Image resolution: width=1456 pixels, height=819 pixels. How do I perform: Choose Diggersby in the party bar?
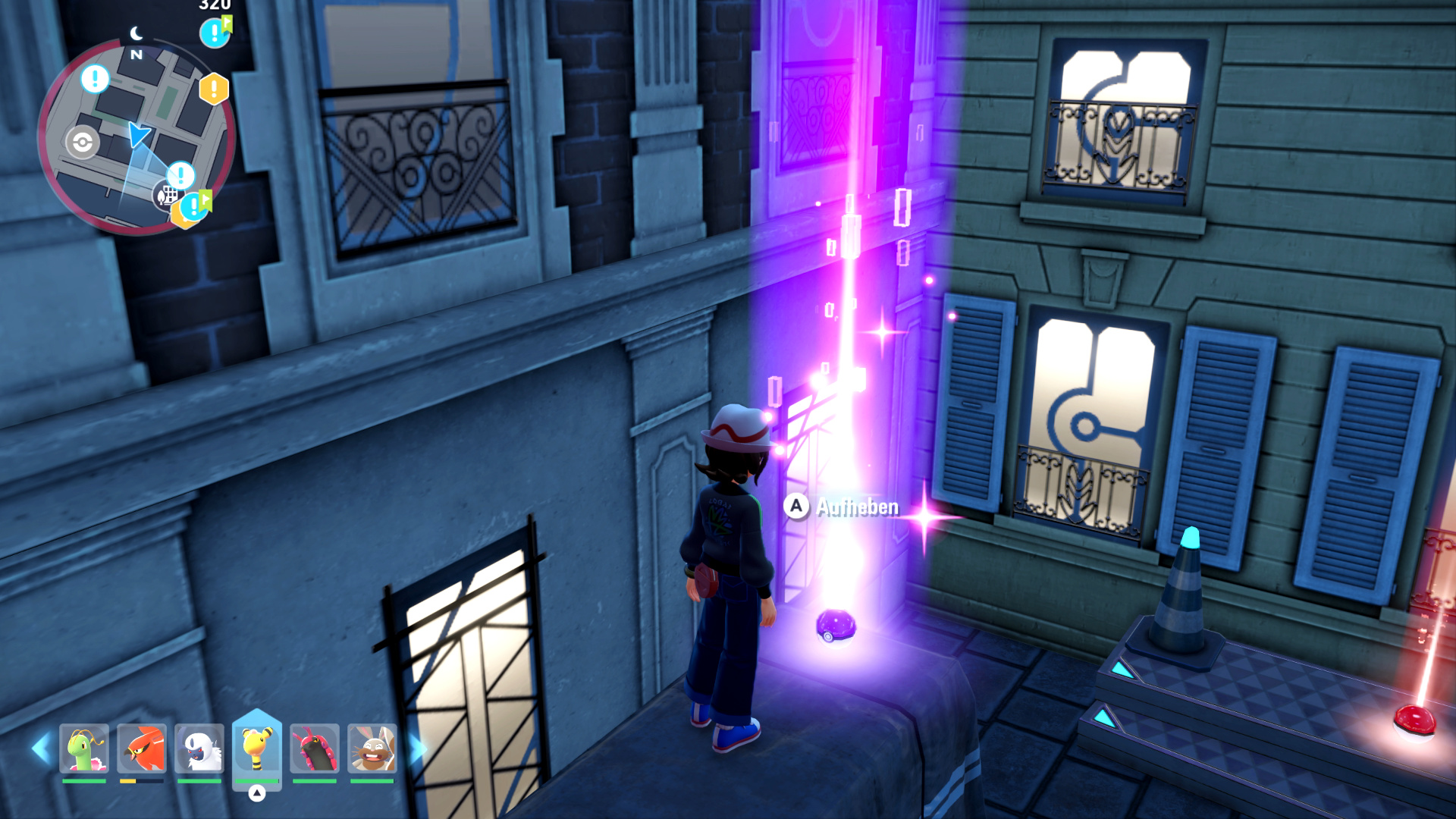[x=372, y=749]
